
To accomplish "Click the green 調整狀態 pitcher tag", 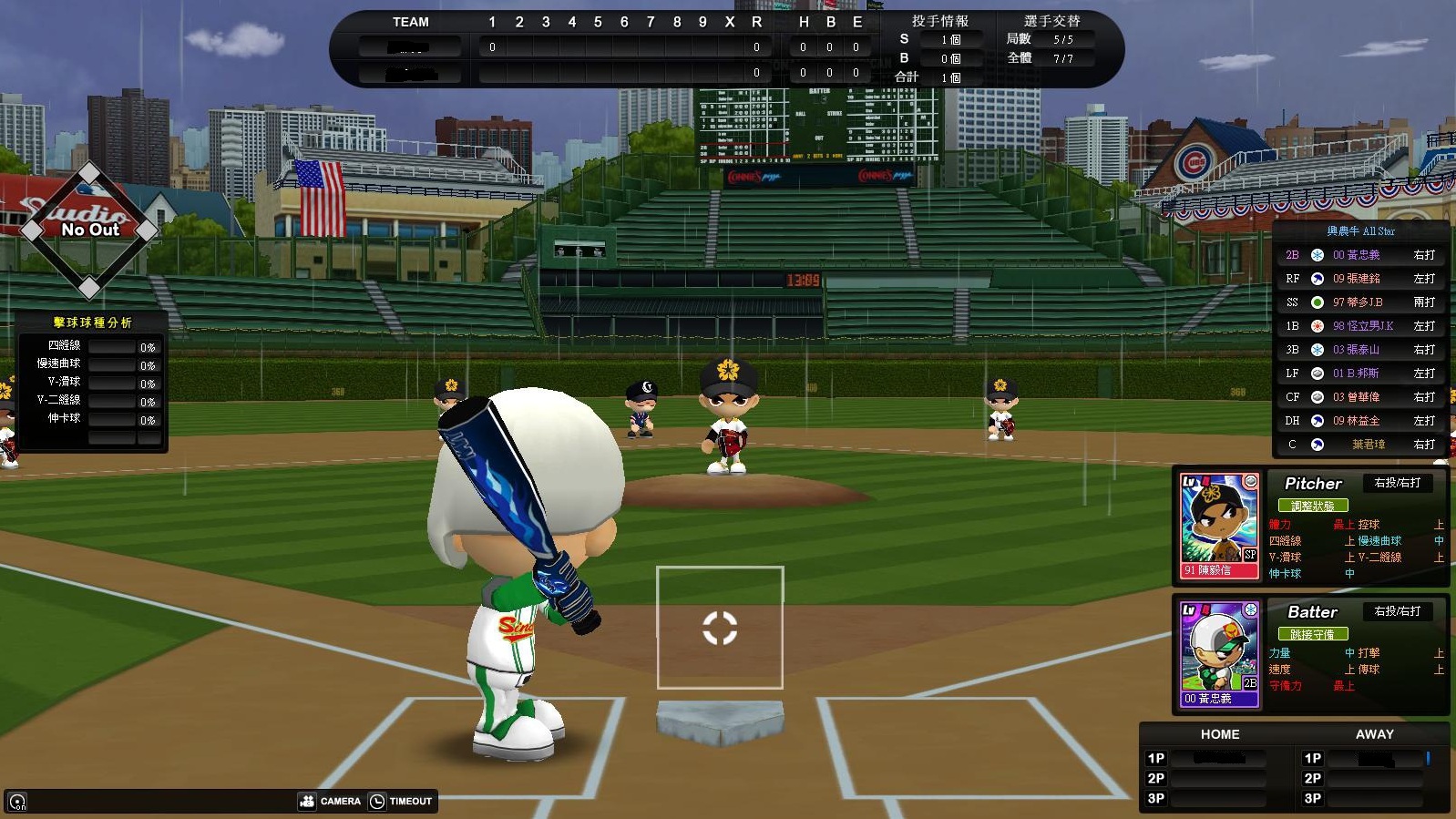I will point(1312,506).
